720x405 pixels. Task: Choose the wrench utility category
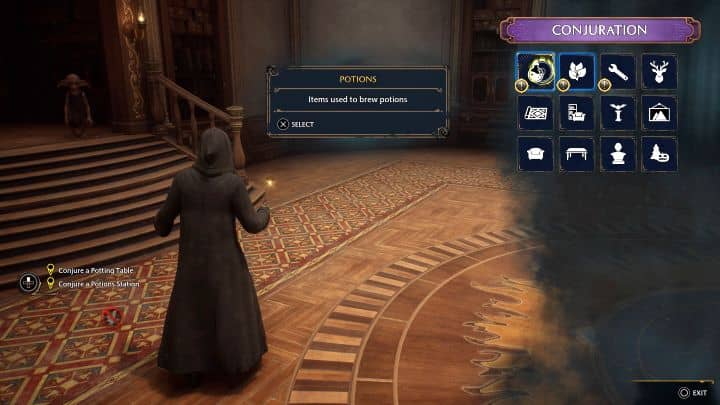[x=618, y=71]
